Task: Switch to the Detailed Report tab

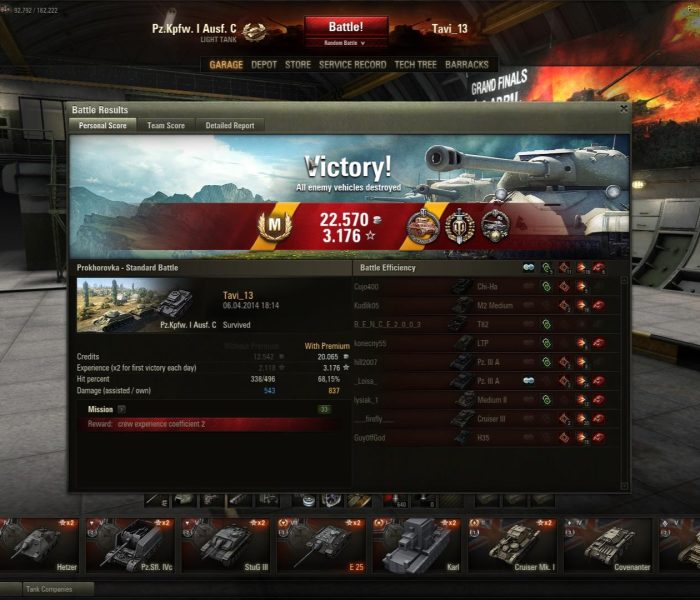Action: click(230, 126)
